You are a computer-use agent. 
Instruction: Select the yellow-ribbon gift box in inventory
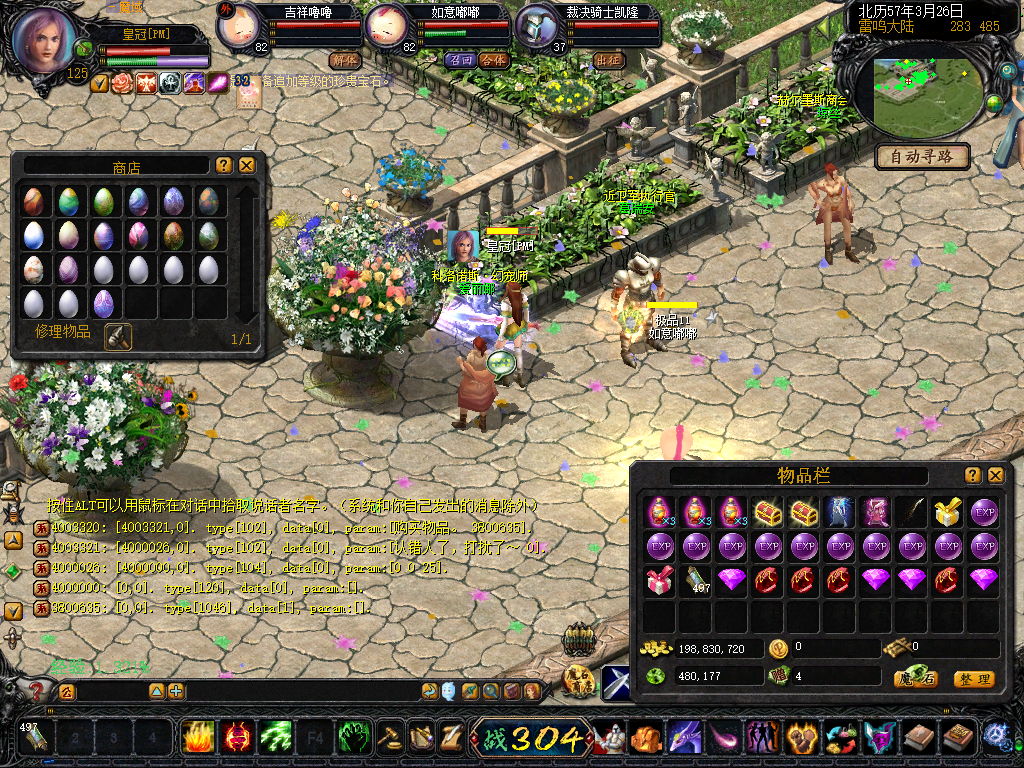[947, 512]
